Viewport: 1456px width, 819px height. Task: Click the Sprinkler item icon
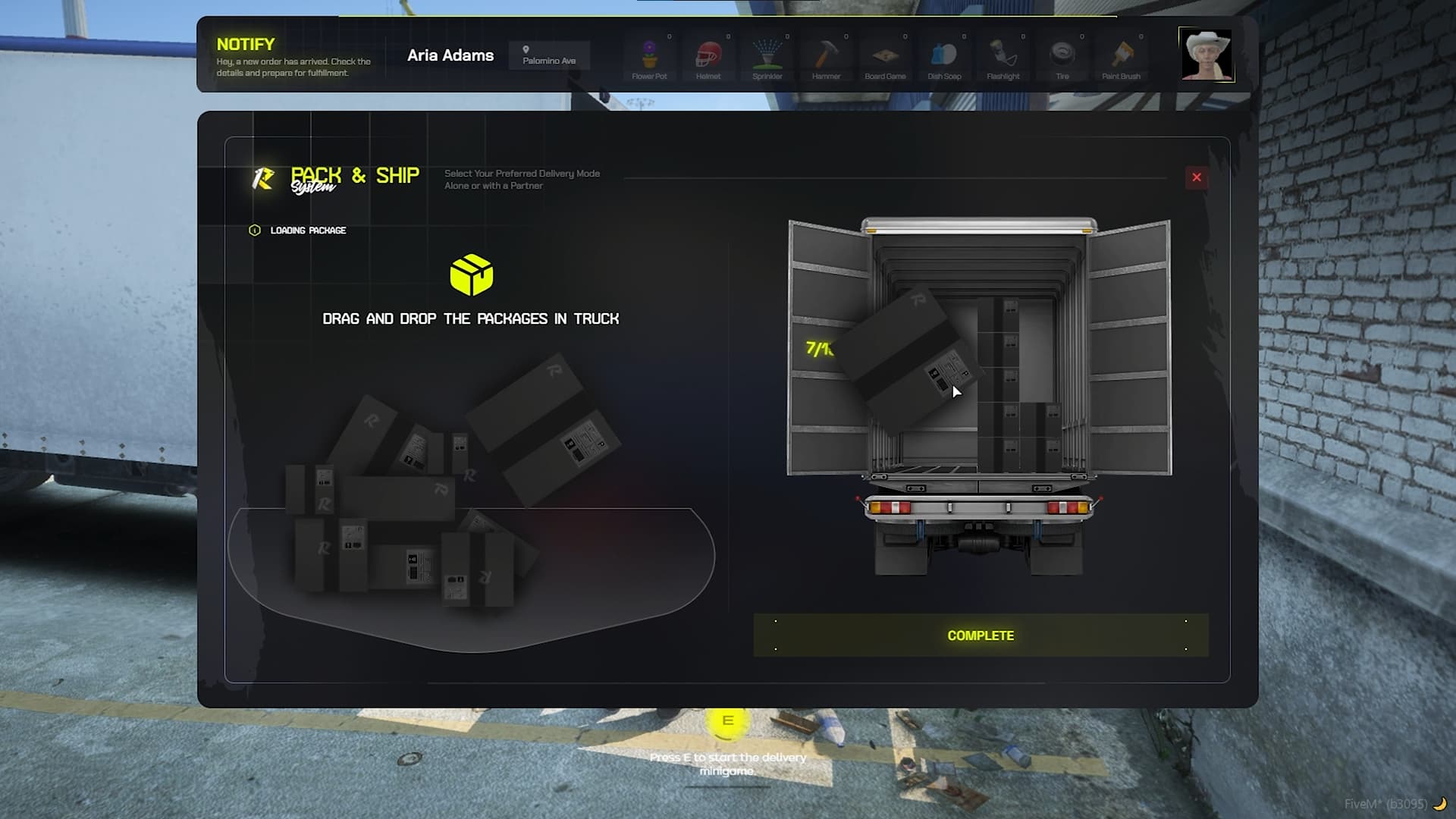coord(767,53)
